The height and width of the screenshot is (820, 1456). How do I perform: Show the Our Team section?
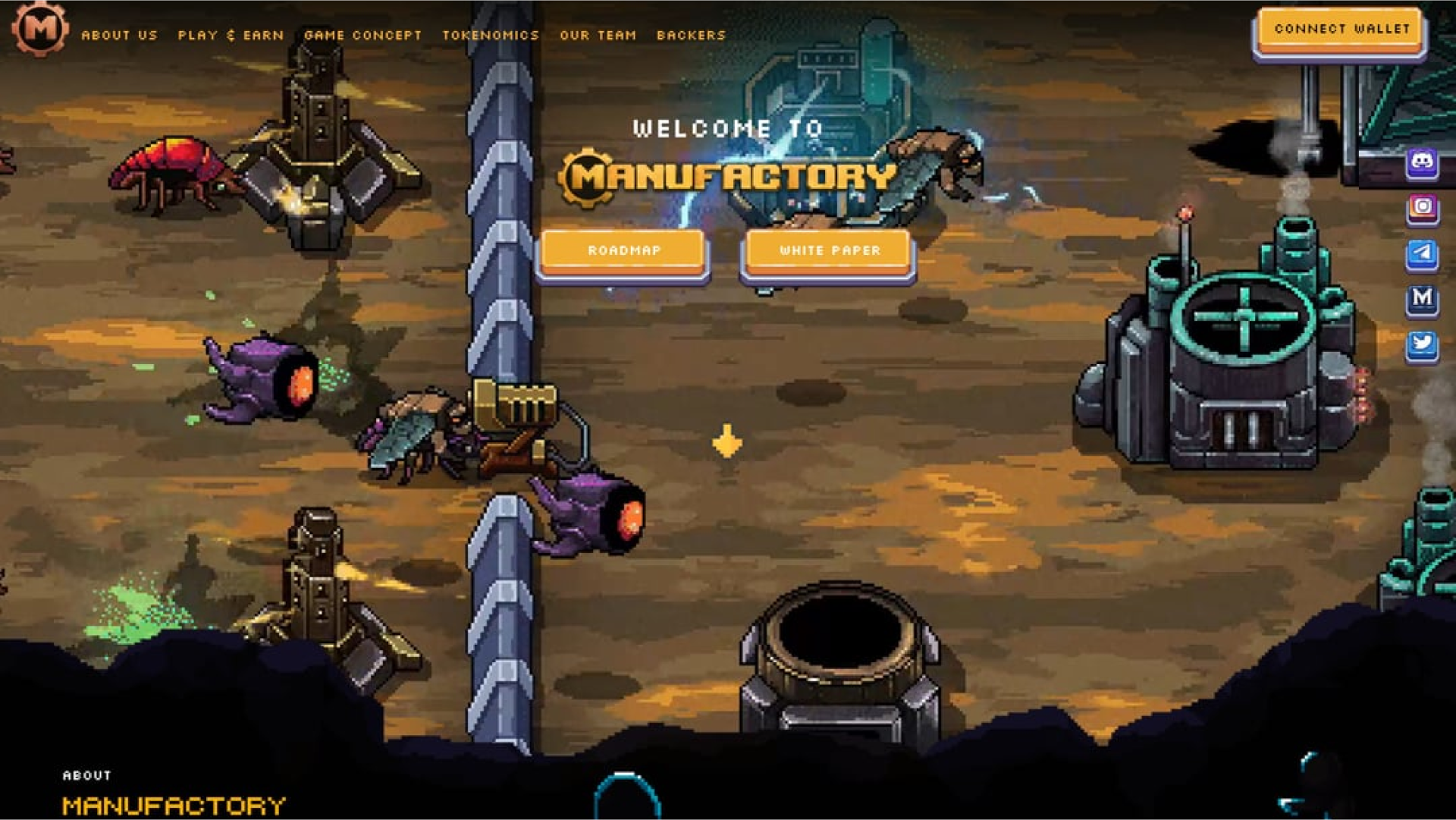click(598, 35)
